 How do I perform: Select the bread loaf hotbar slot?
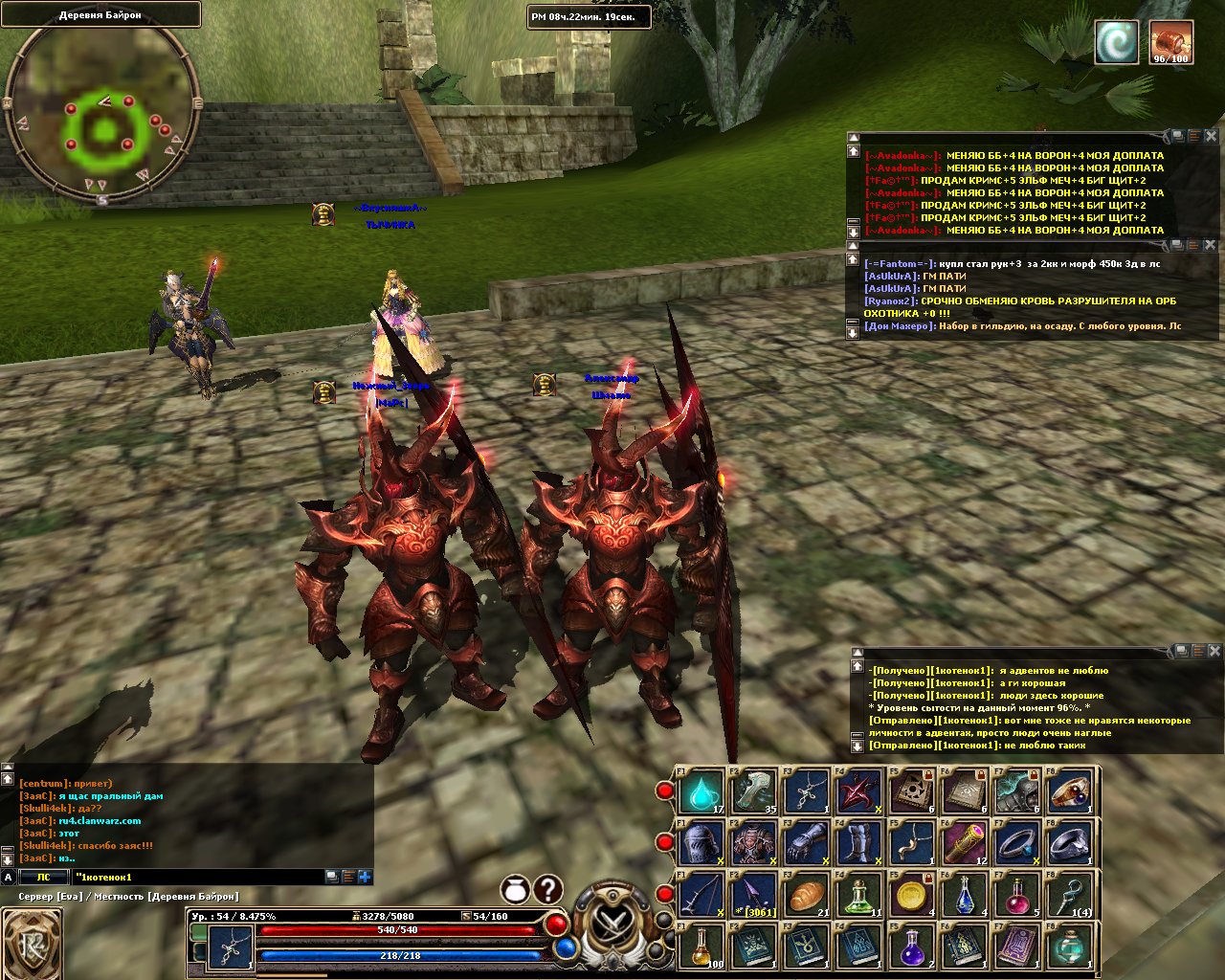pyautogui.click(x=807, y=897)
